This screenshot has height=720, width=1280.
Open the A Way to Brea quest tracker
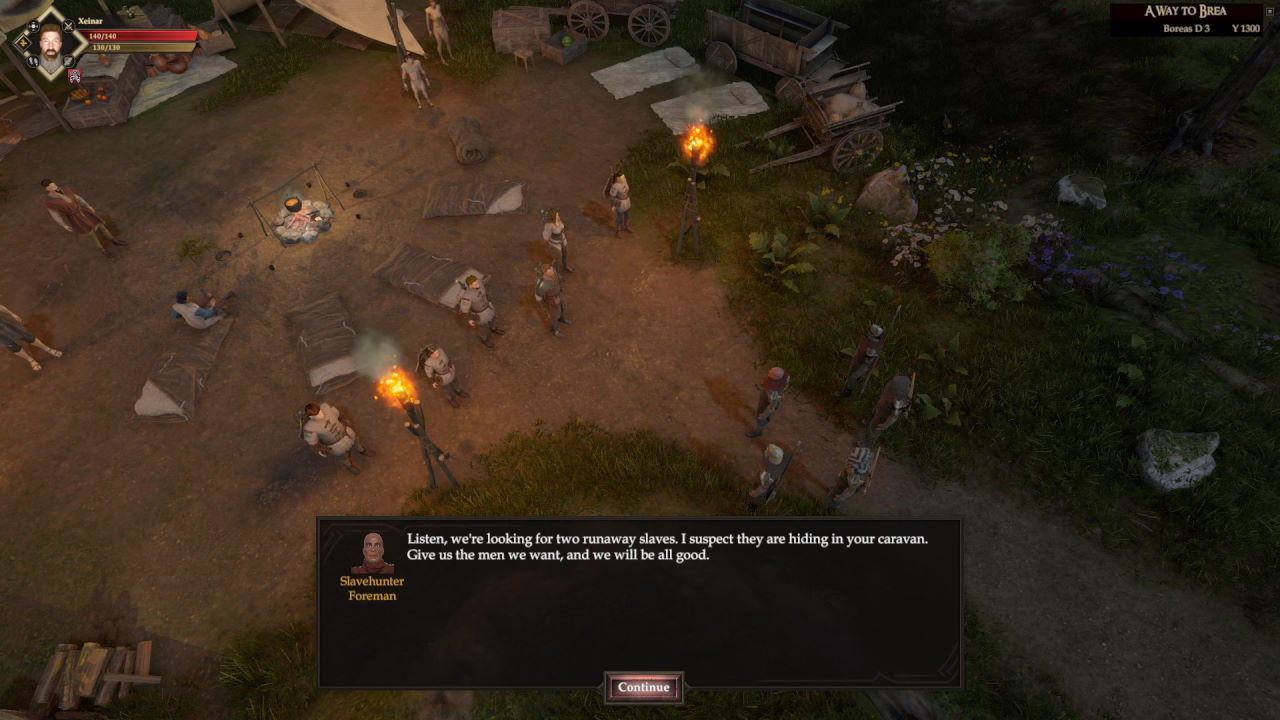1185,19
